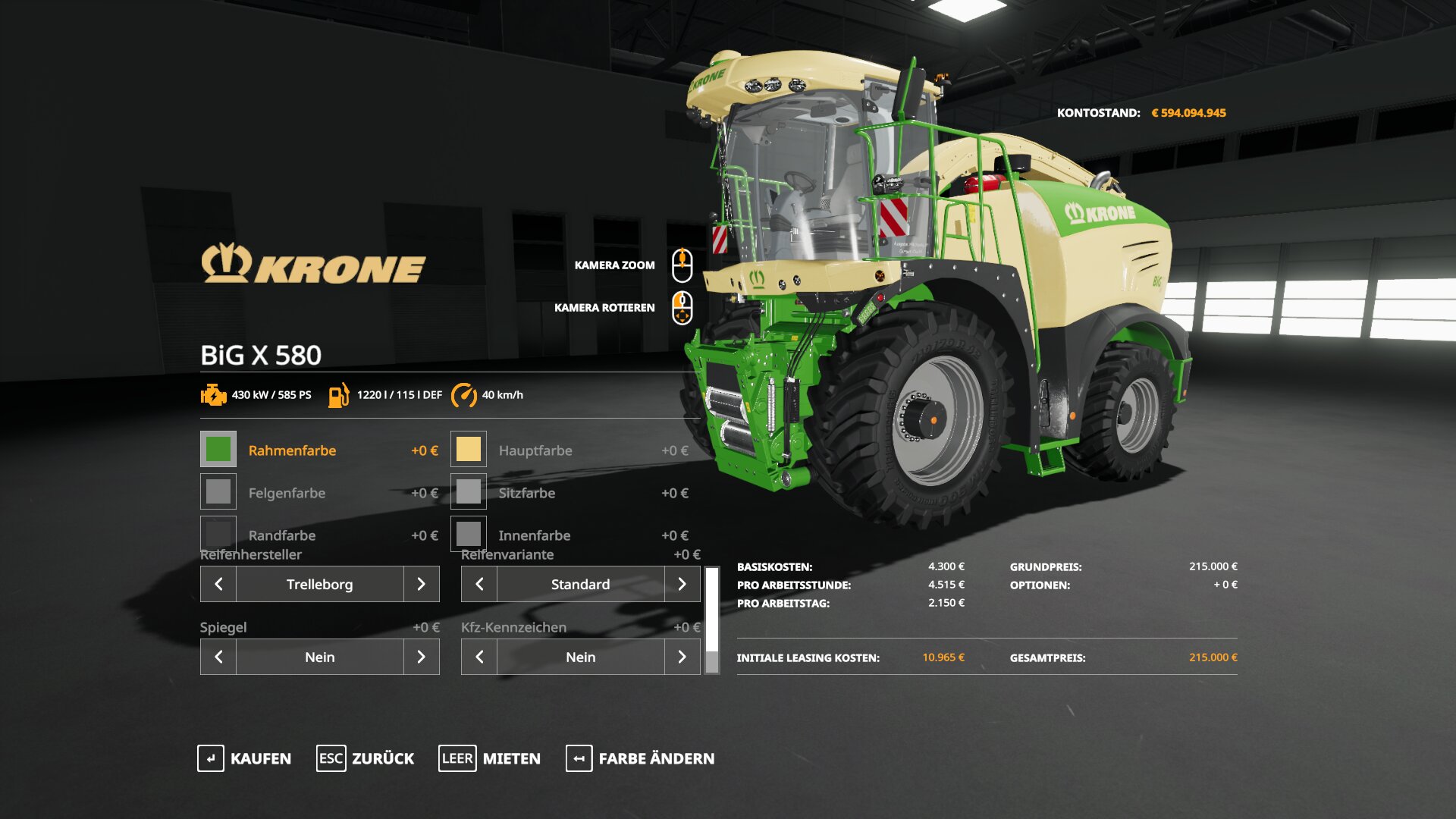Image resolution: width=1456 pixels, height=819 pixels.
Task: Click right arrow for Kfz-Kennzeichen option
Action: 682,657
